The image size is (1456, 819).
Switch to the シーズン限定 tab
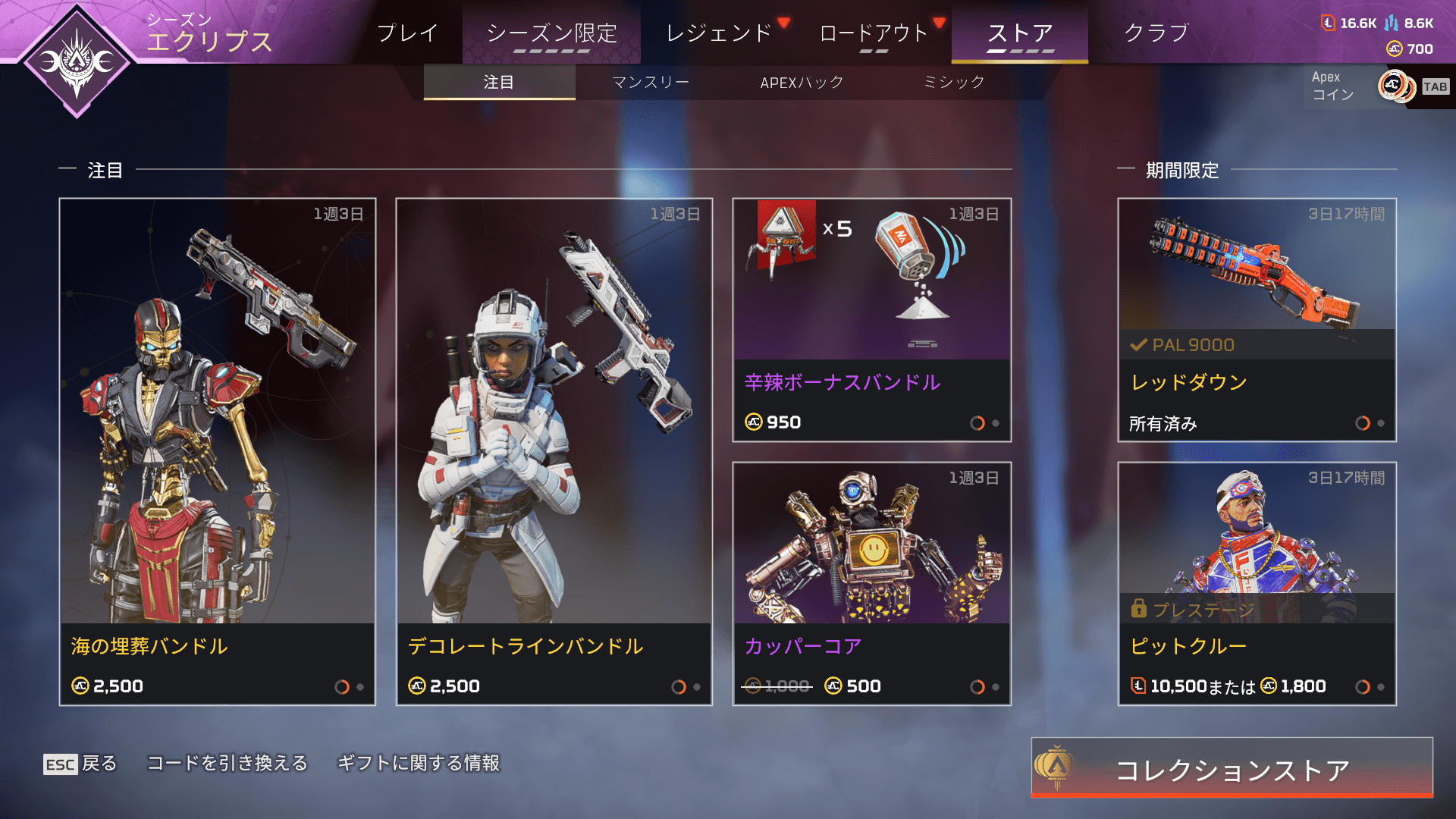(x=551, y=33)
